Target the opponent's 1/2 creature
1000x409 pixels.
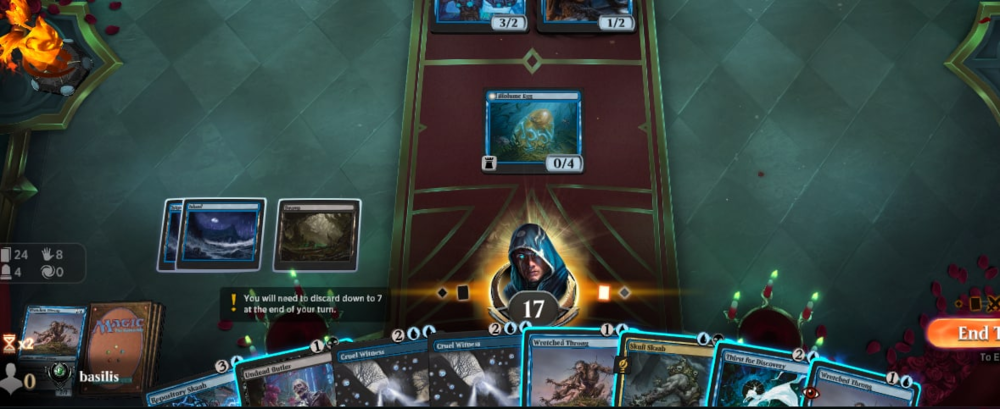click(587, 14)
